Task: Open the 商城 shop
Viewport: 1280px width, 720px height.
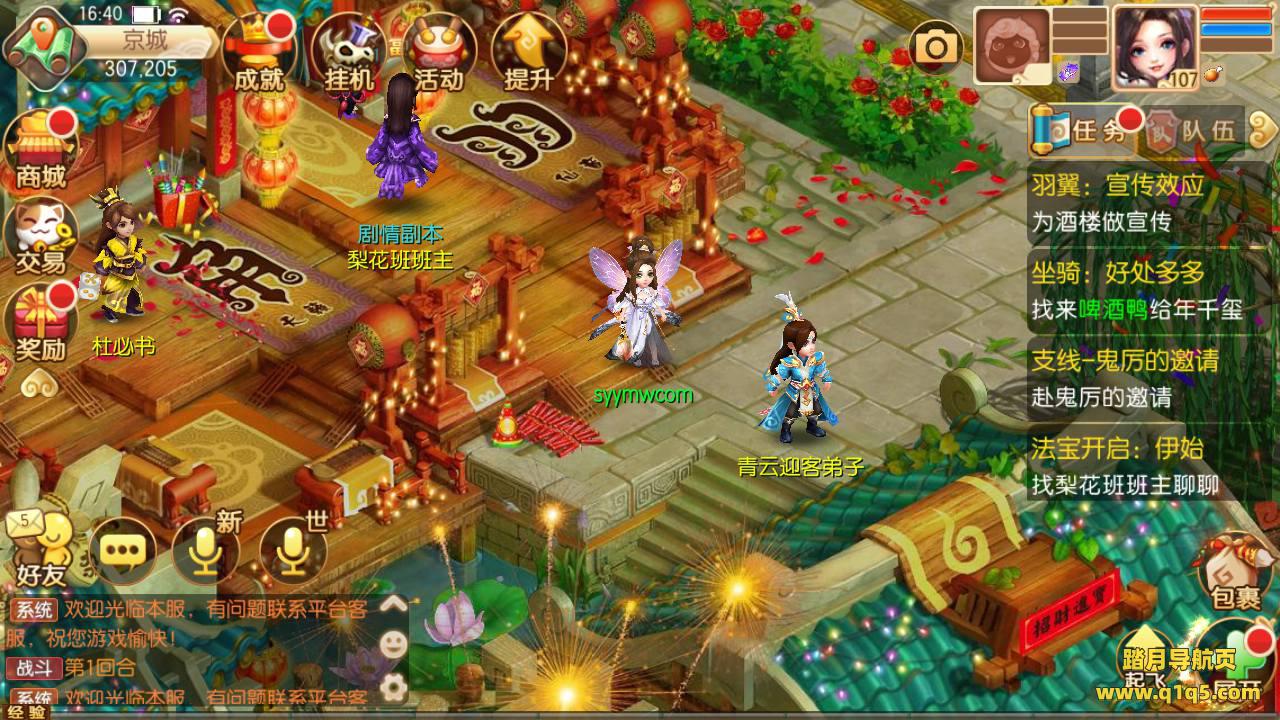Action: [x=41, y=150]
